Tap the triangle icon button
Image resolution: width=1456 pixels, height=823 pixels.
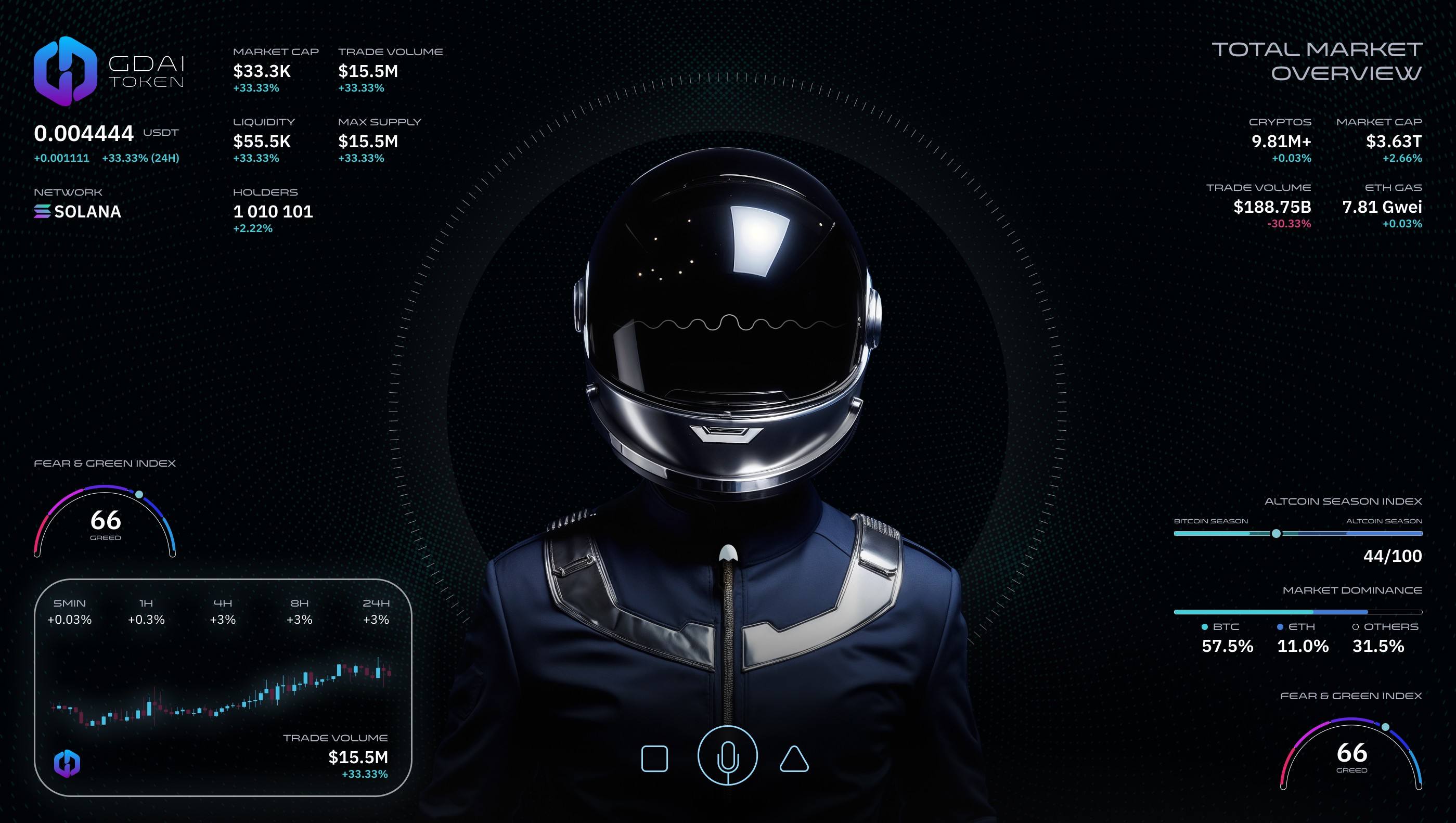(x=794, y=759)
